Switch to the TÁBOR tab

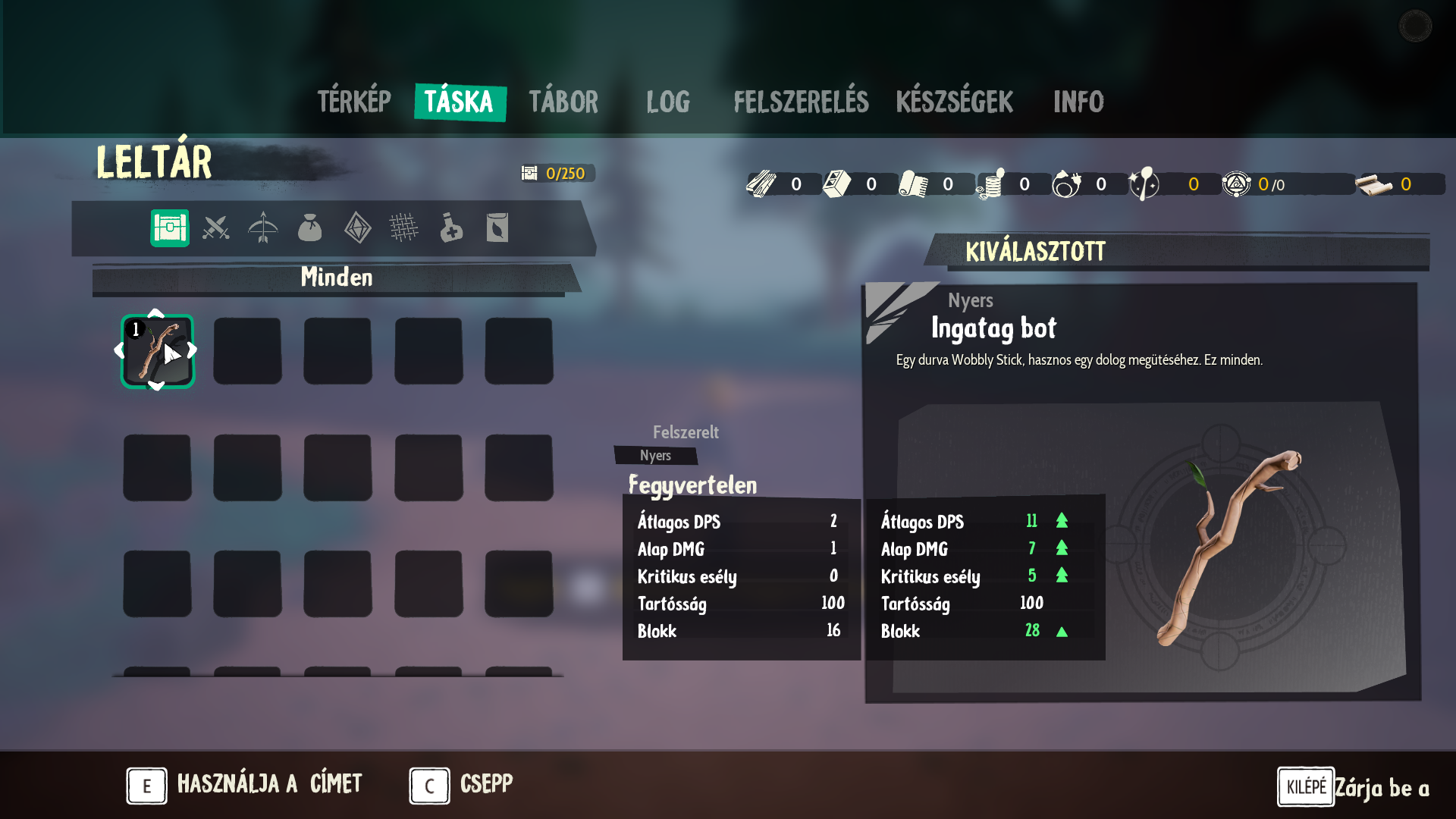pos(563,102)
